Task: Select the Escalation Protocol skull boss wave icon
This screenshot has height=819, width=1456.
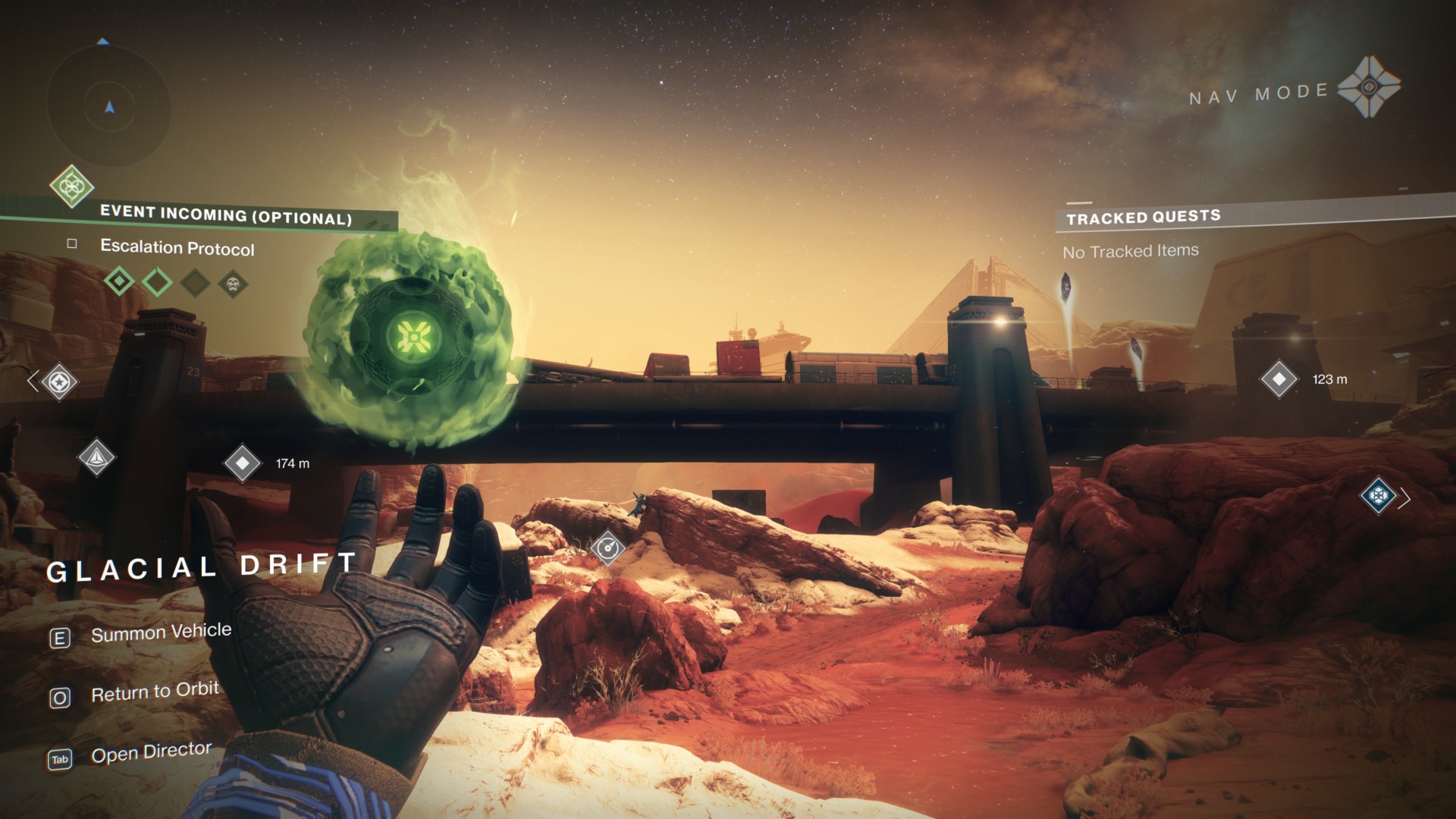Action: (x=233, y=284)
